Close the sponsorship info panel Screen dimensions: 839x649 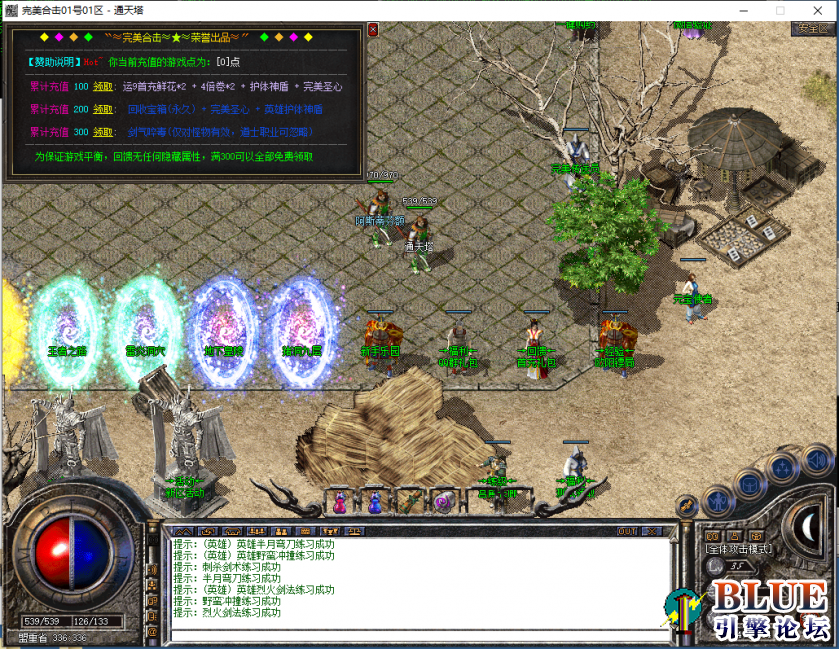373,30
